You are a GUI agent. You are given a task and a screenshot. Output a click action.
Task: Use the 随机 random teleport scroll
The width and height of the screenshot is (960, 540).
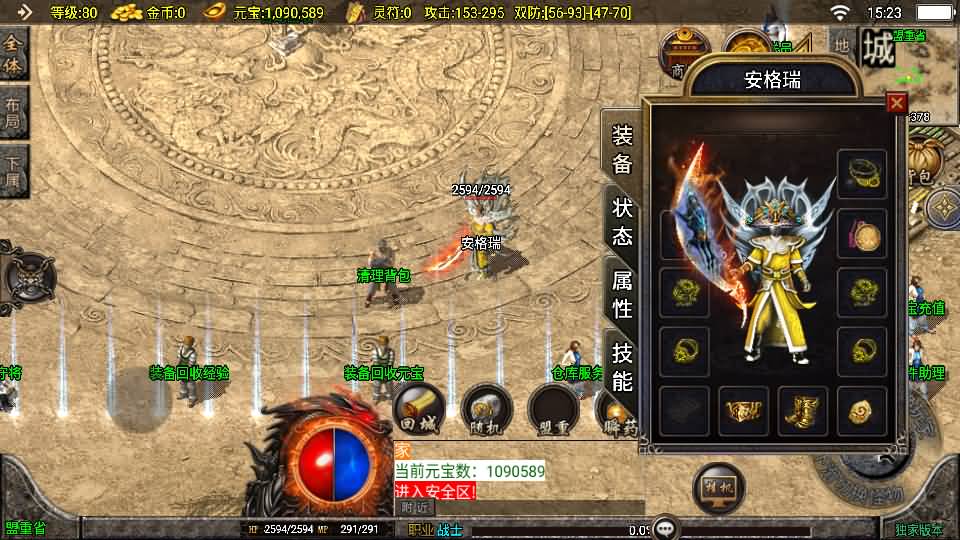(x=486, y=408)
